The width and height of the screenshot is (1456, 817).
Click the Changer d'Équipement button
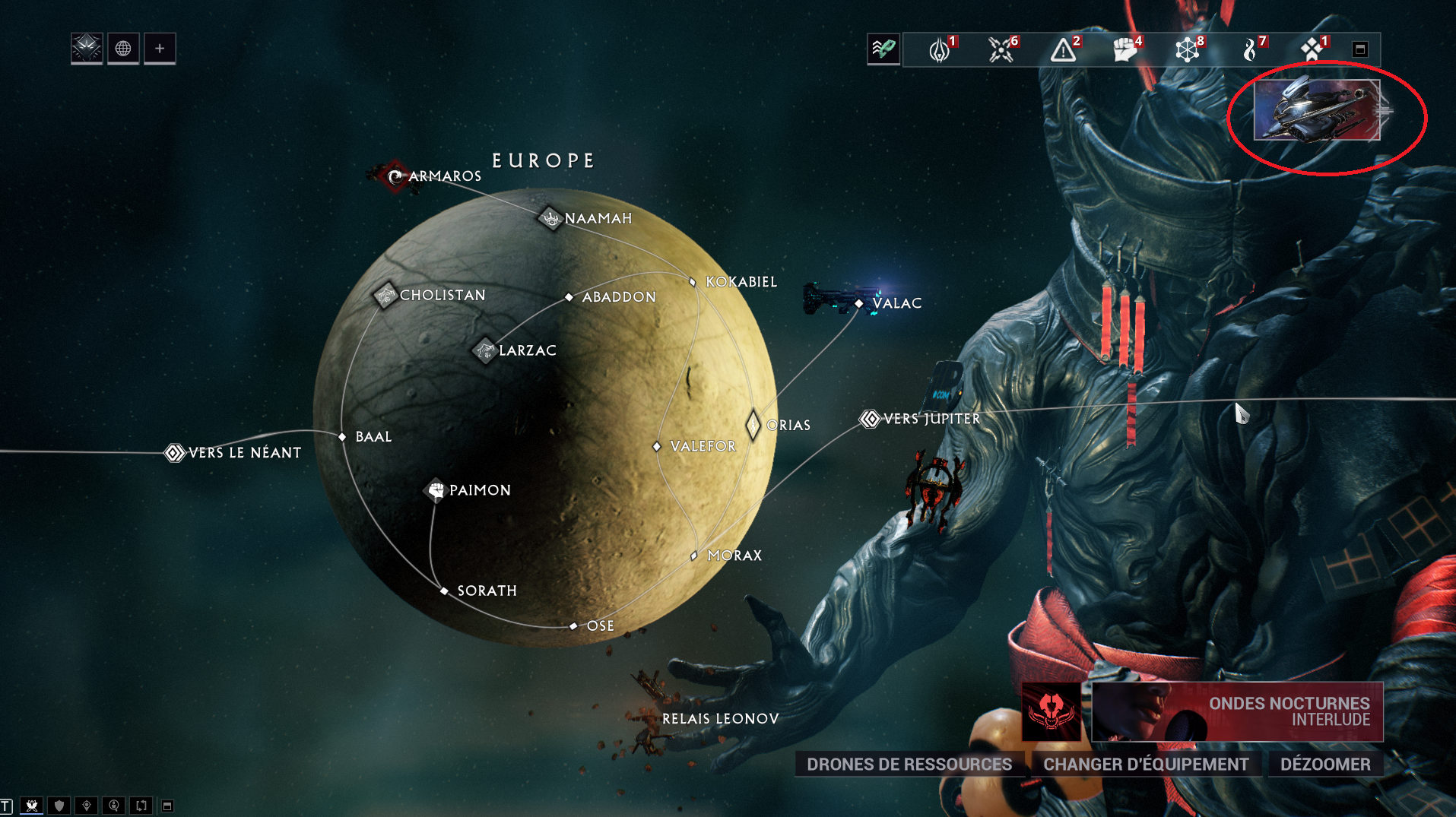[1145, 764]
